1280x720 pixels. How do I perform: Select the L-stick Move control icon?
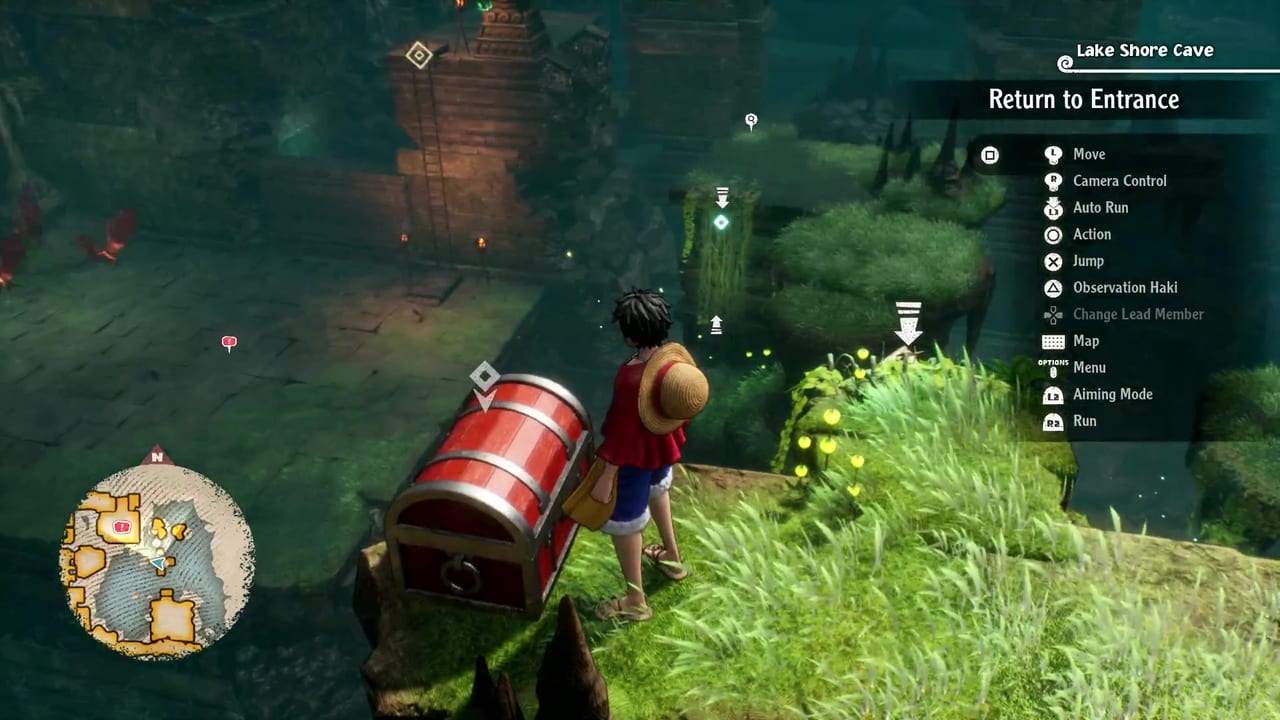coord(1053,154)
